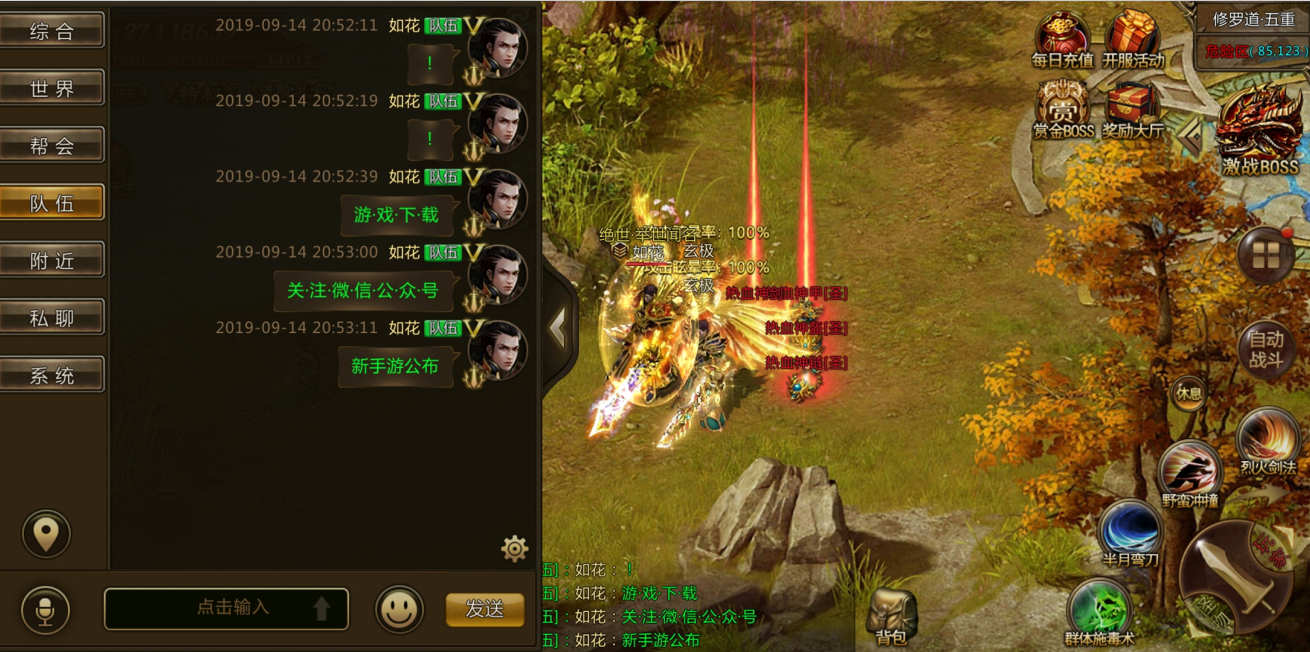Image resolution: width=1310 pixels, height=652 pixels.
Task: Open chat settings gear icon
Action: click(514, 548)
